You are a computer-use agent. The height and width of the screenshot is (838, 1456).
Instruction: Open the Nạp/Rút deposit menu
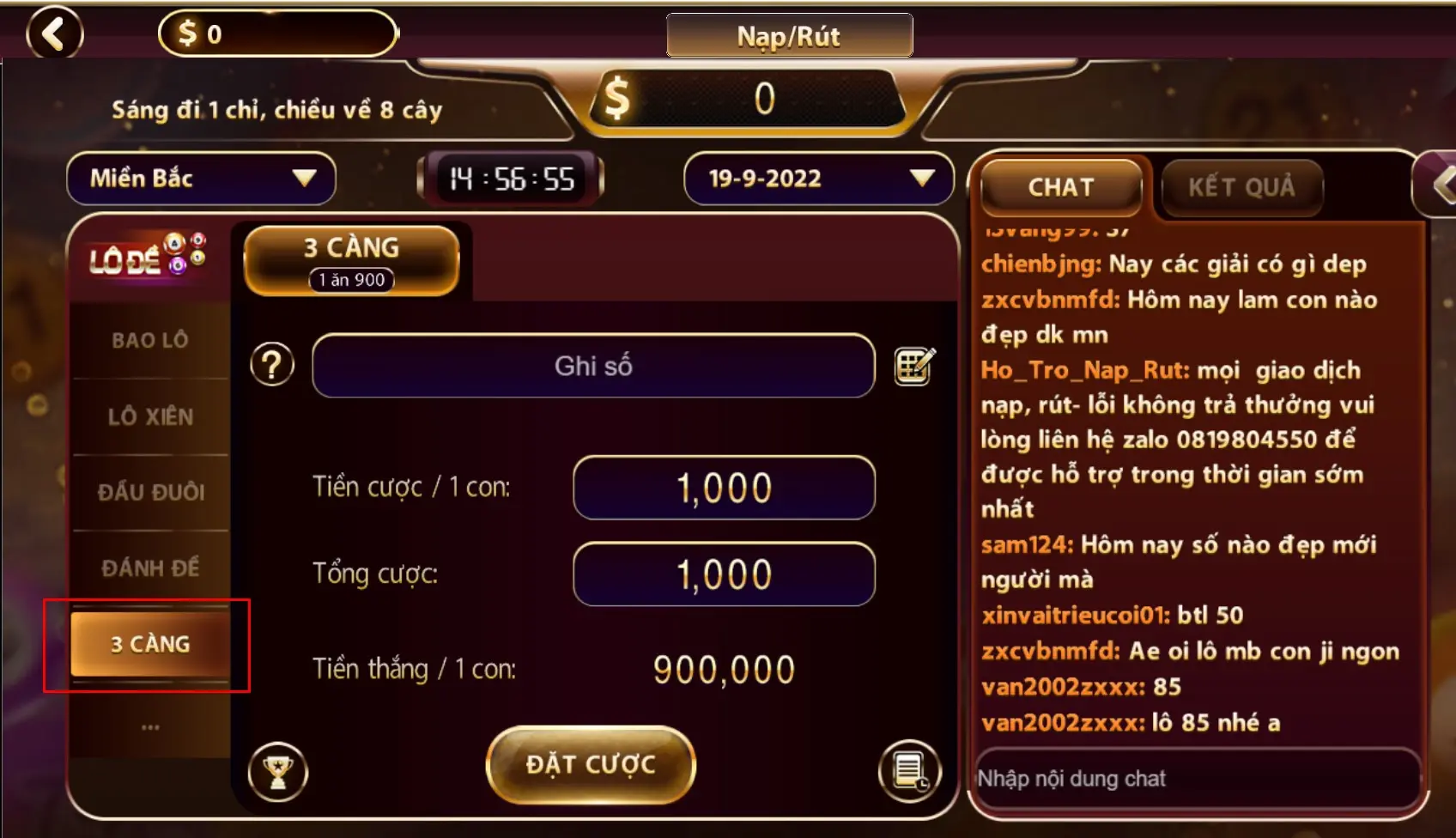point(789,36)
